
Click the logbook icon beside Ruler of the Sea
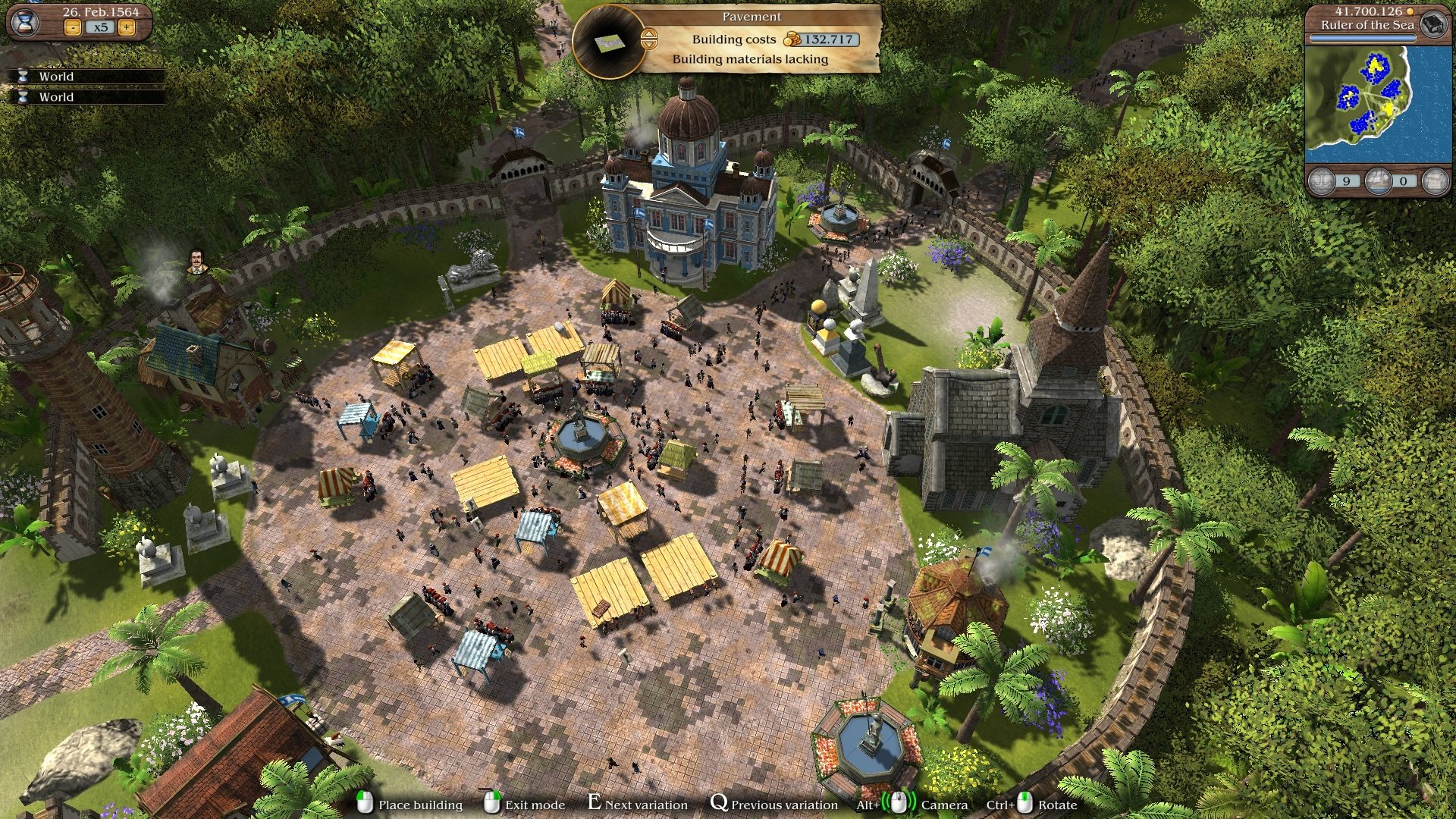coord(1435,26)
